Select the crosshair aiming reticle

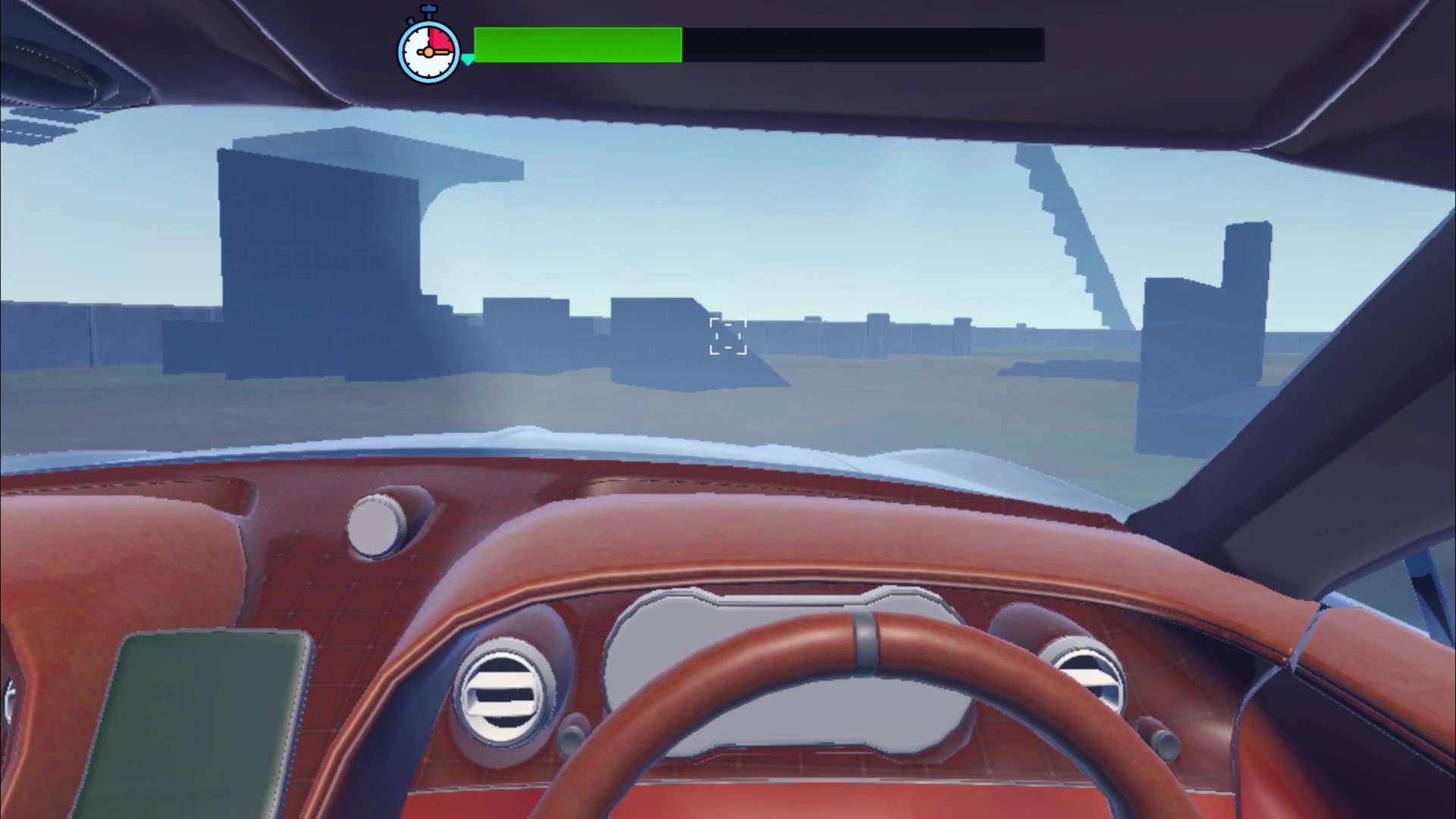tap(727, 337)
